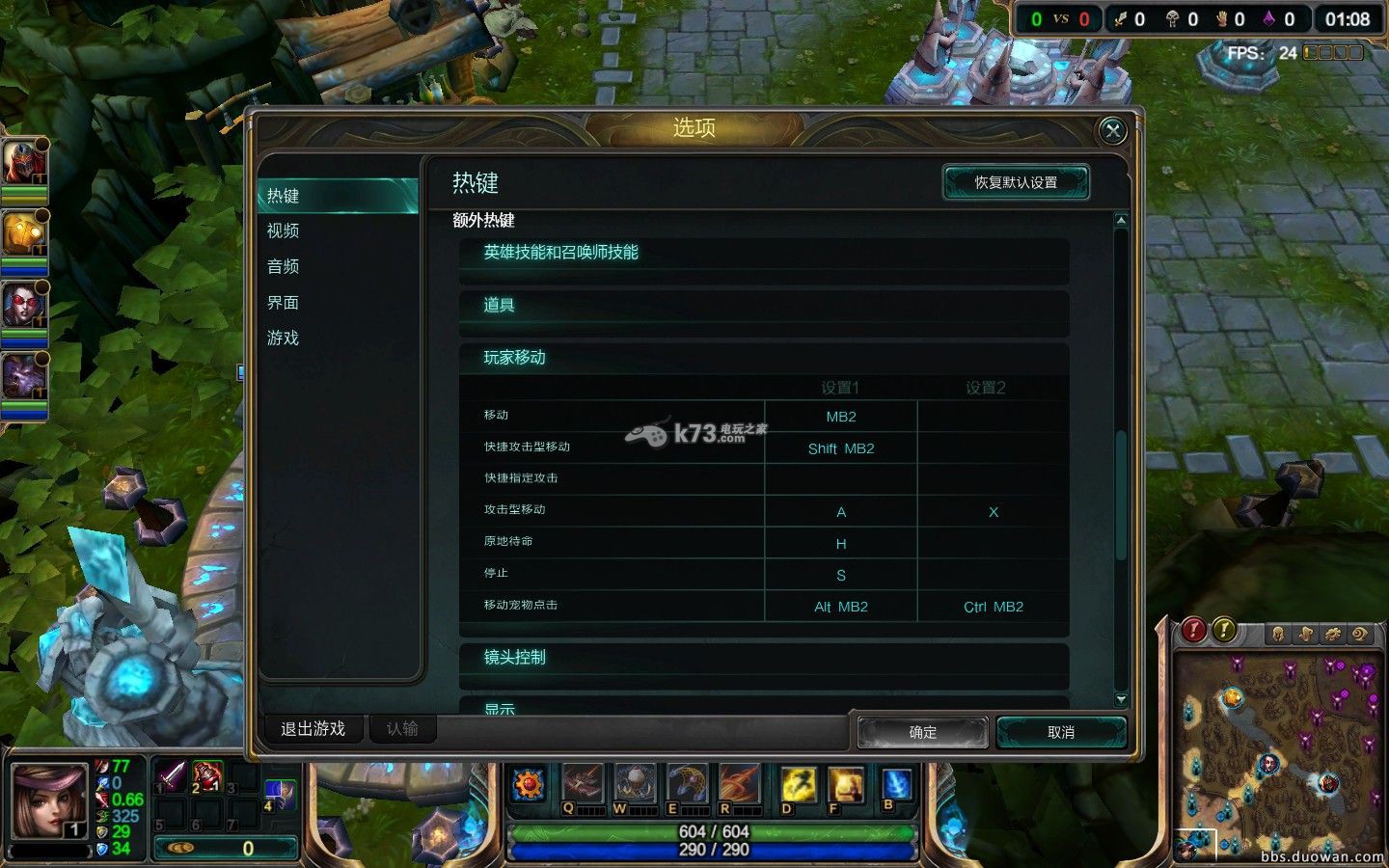Click the R ultimate ability icon
The width and height of the screenshot is (1389, 868).
741,783
